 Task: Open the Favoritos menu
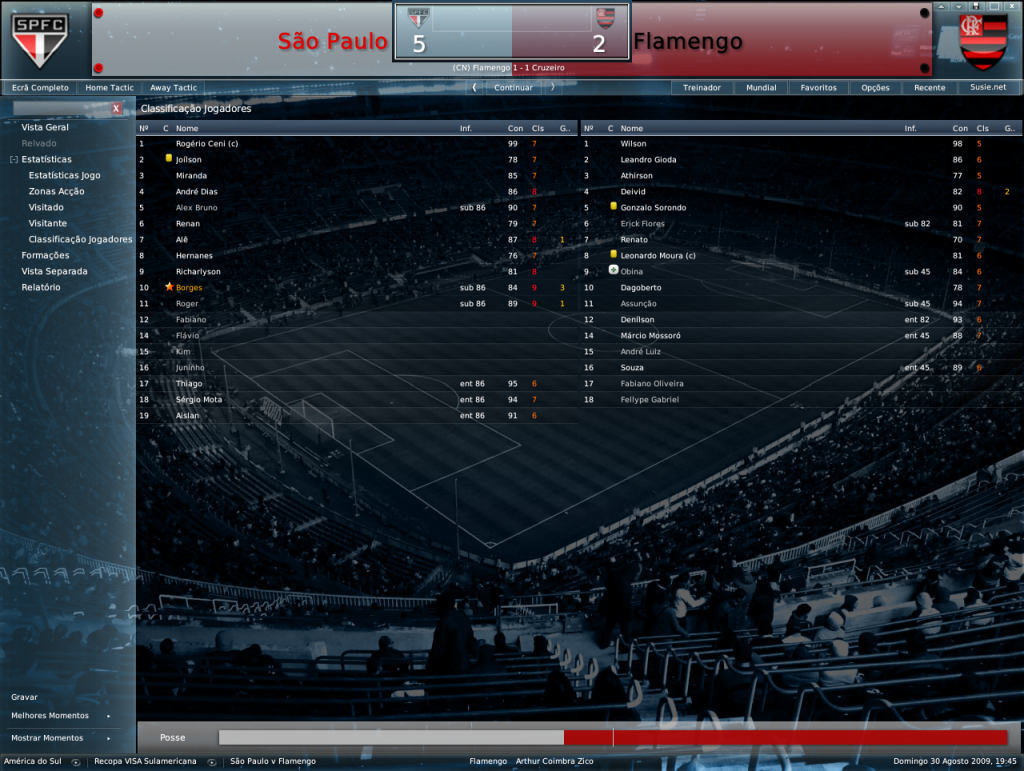click(x=818, y=88)
